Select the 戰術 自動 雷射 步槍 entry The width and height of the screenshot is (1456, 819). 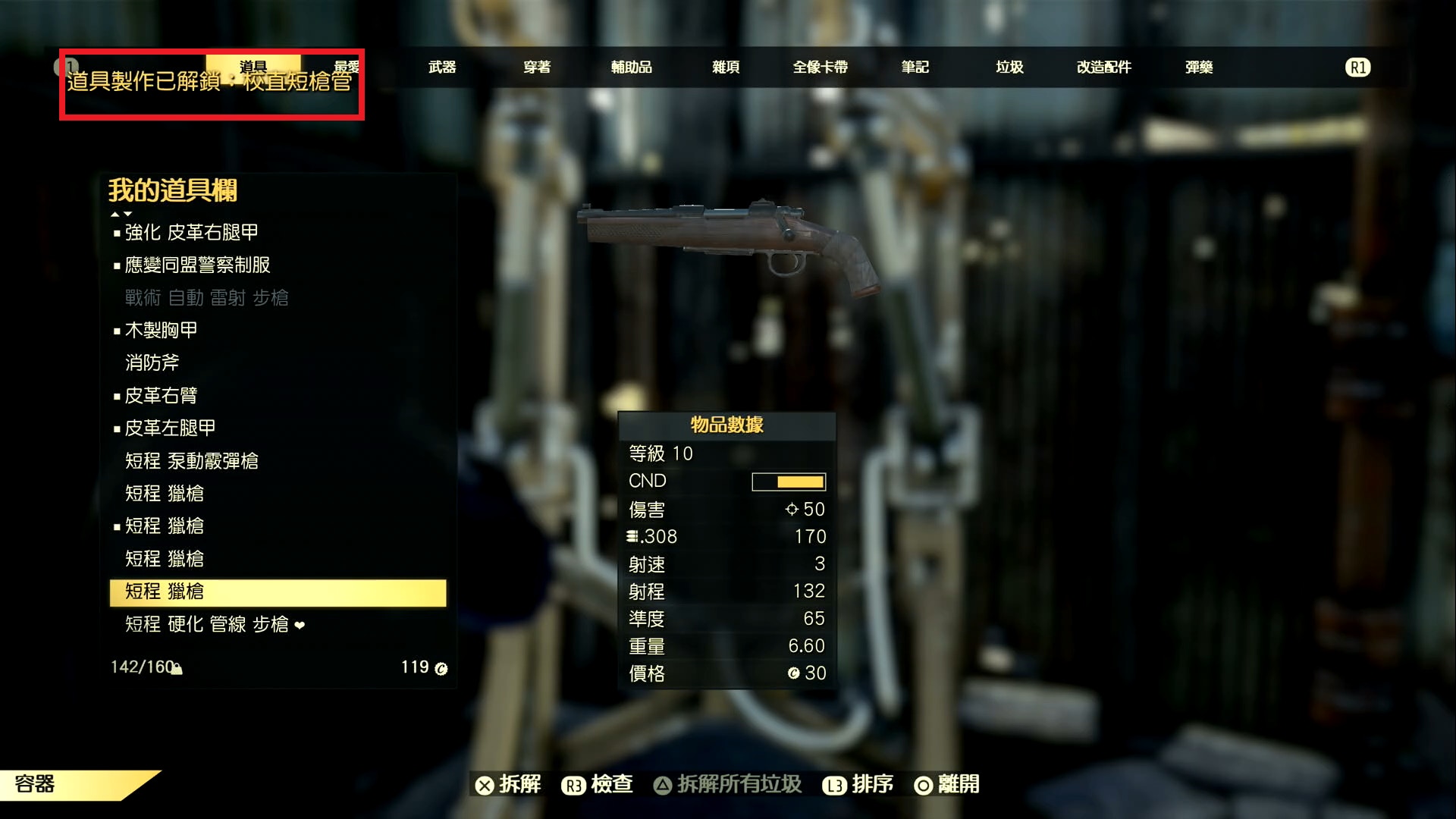(x=206, y=297)
